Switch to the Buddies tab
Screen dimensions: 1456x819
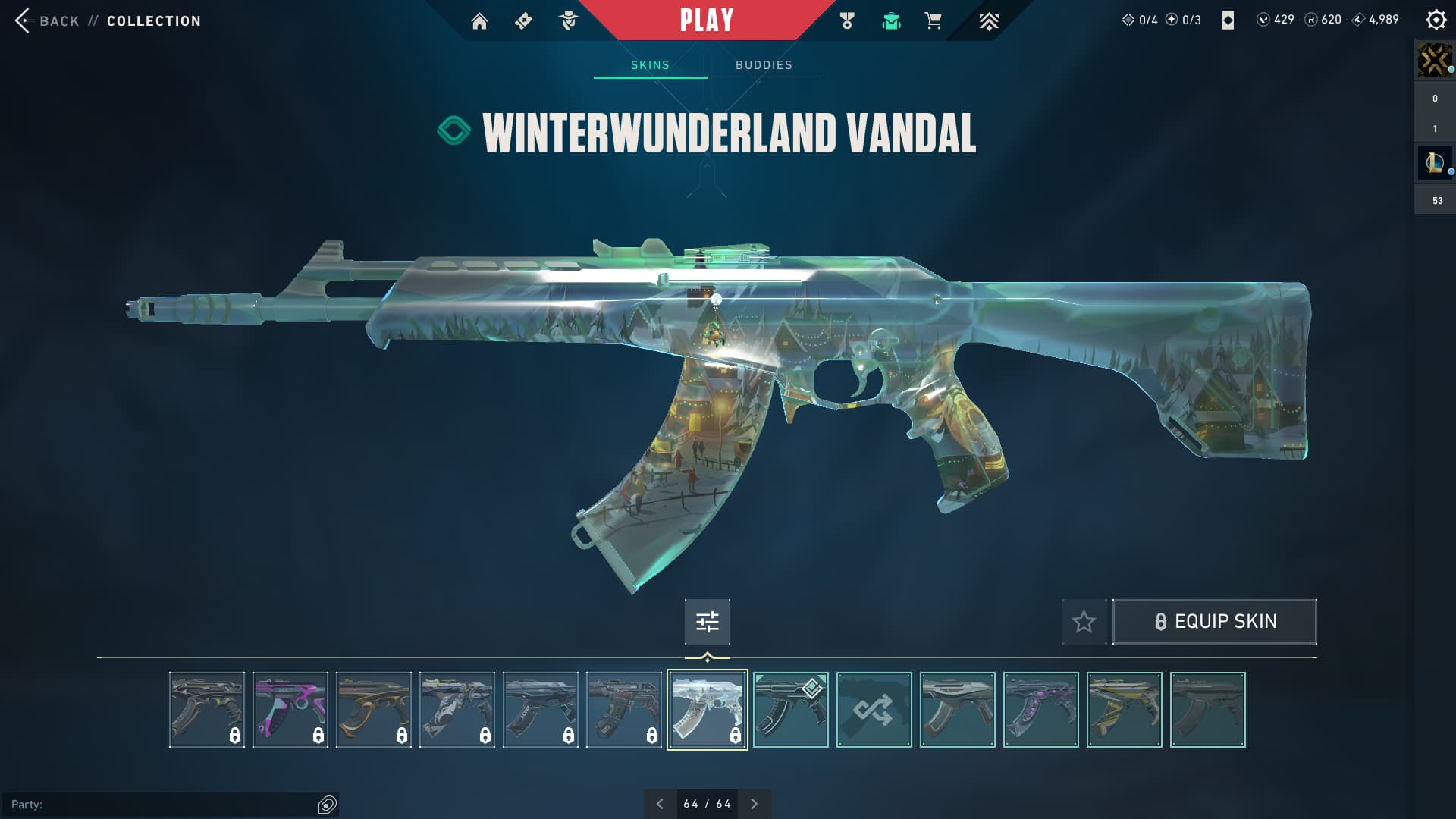pyautogui.click(x=764, y=65)
